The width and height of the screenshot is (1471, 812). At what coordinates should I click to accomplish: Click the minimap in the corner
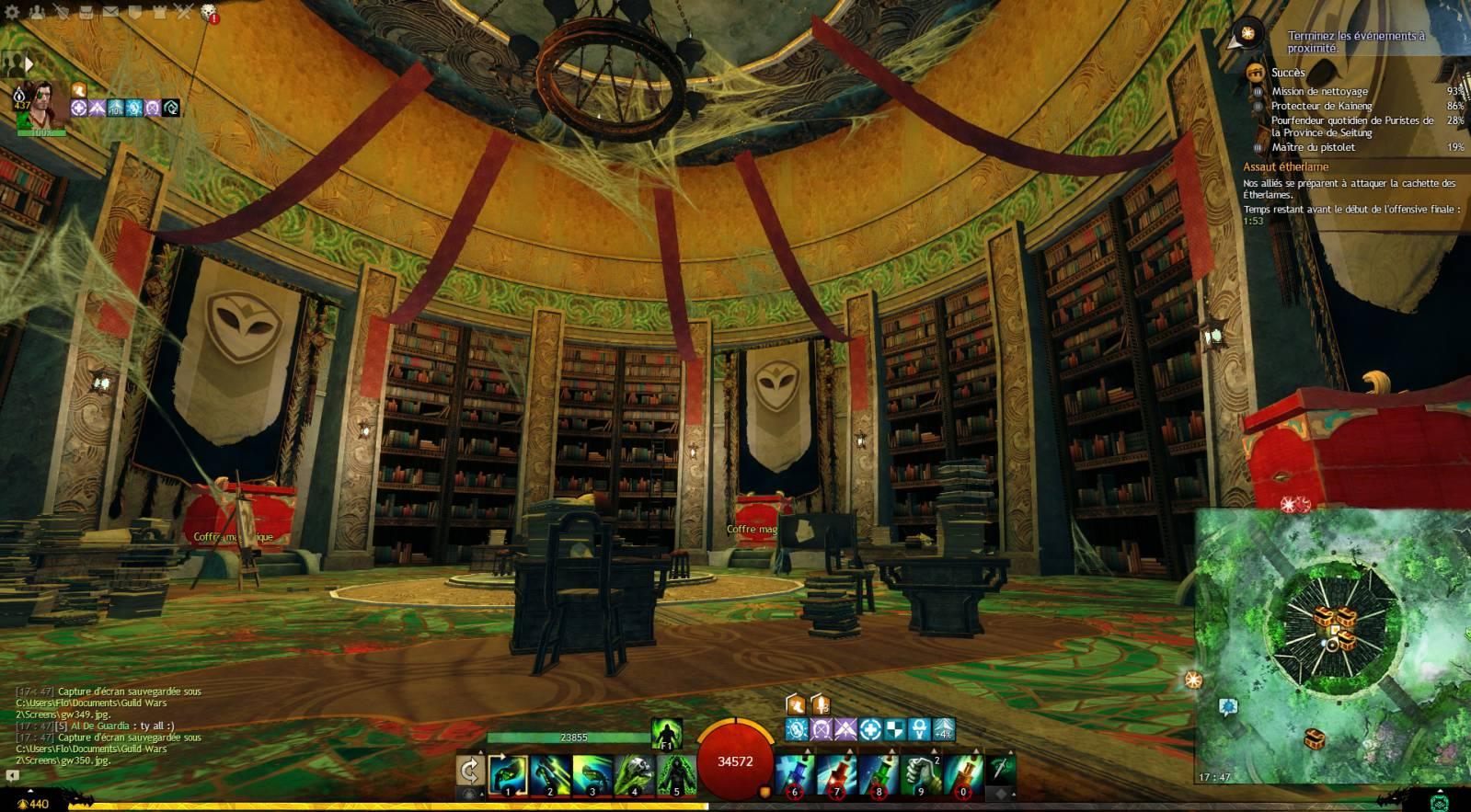pyautogui.click(x=1332, y=644)
